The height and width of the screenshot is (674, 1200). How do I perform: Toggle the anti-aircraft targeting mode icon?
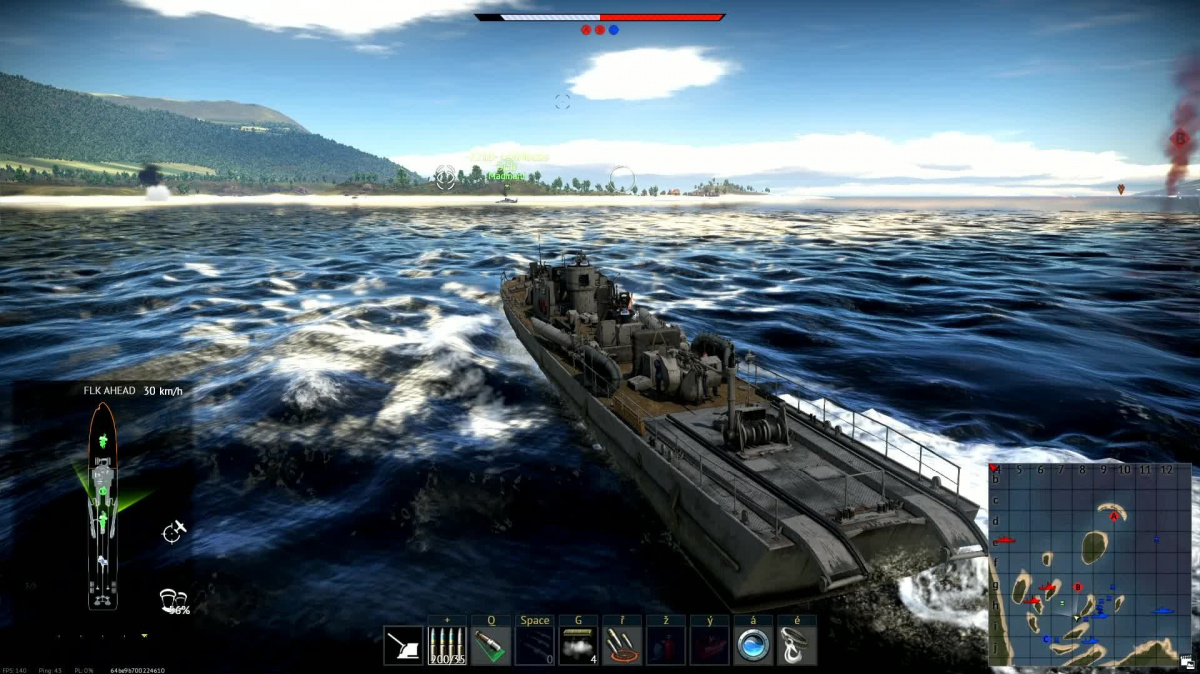(174, 531)
